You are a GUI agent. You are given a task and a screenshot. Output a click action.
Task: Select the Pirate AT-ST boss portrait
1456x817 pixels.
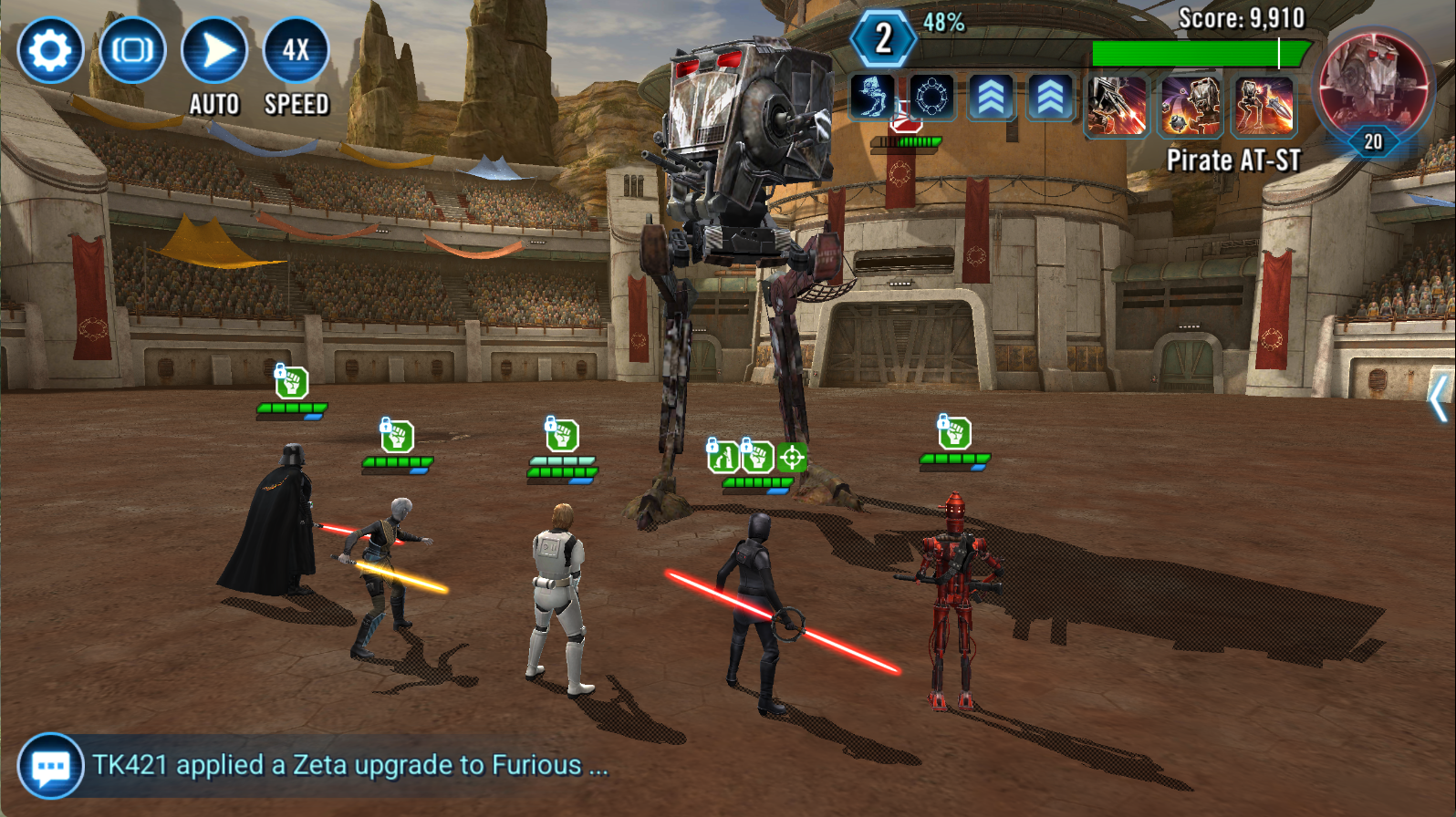pyautogui.click(x=1373, y=80)
